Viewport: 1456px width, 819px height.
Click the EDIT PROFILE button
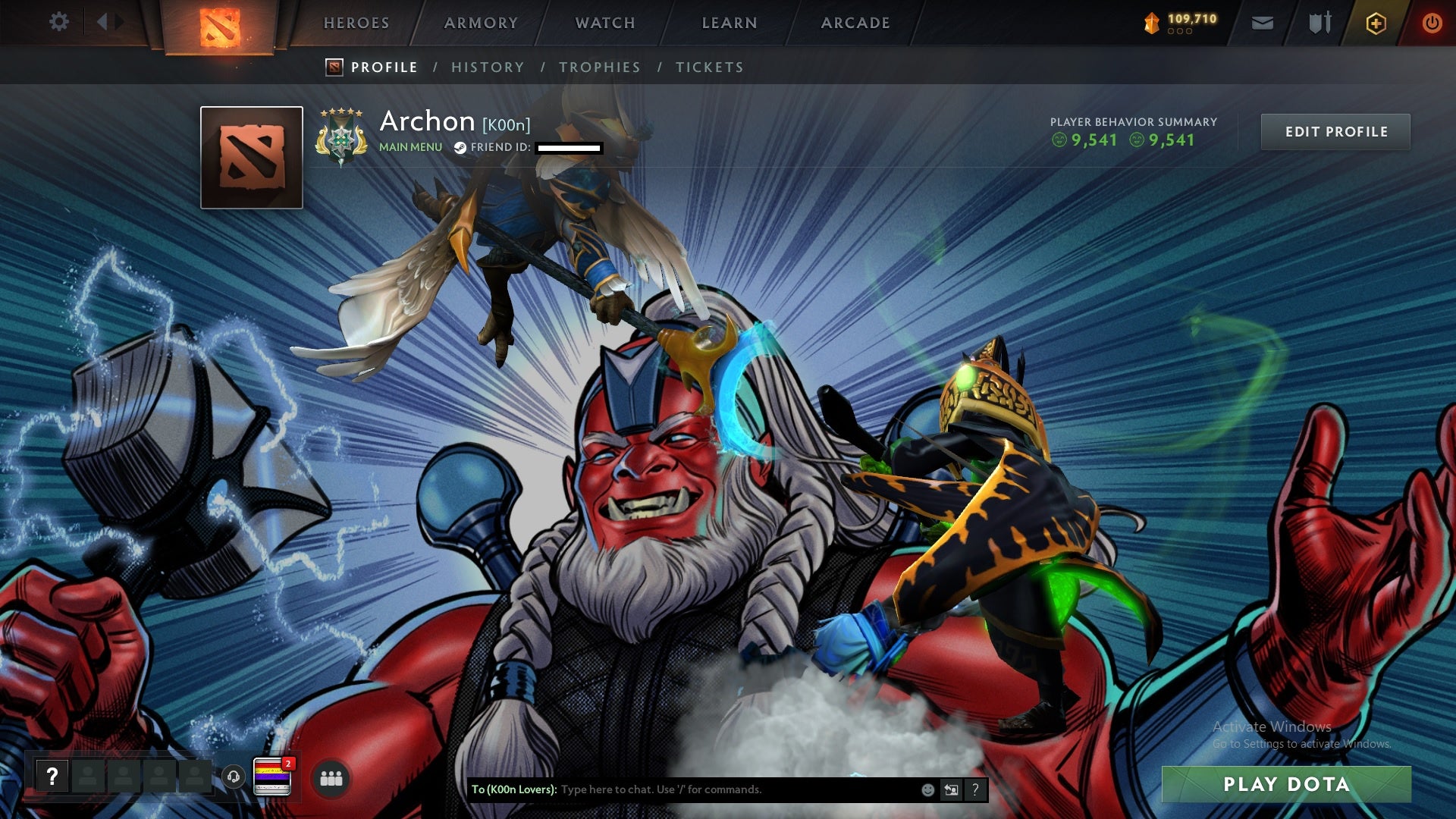point(1335,130)
